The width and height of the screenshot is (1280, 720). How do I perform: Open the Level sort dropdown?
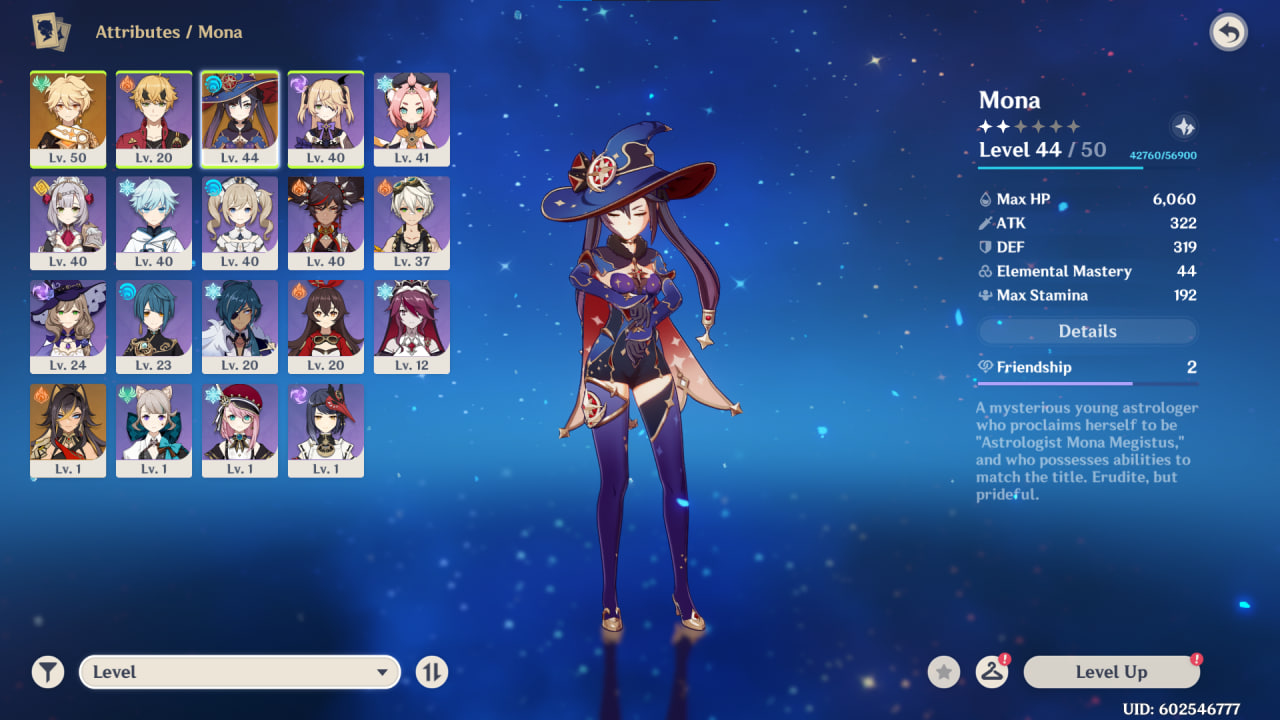coord(240,672)
